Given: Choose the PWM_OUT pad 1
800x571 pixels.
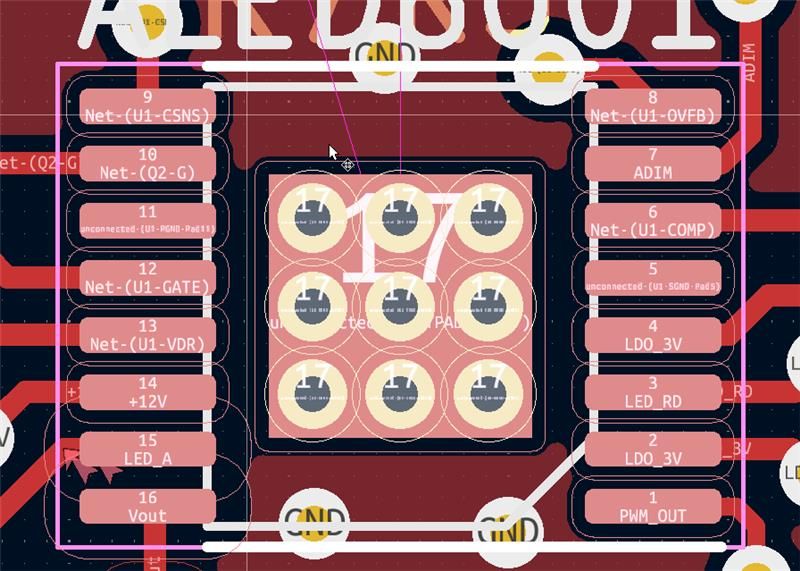Looking at the screenshot, I should point(653,507).
